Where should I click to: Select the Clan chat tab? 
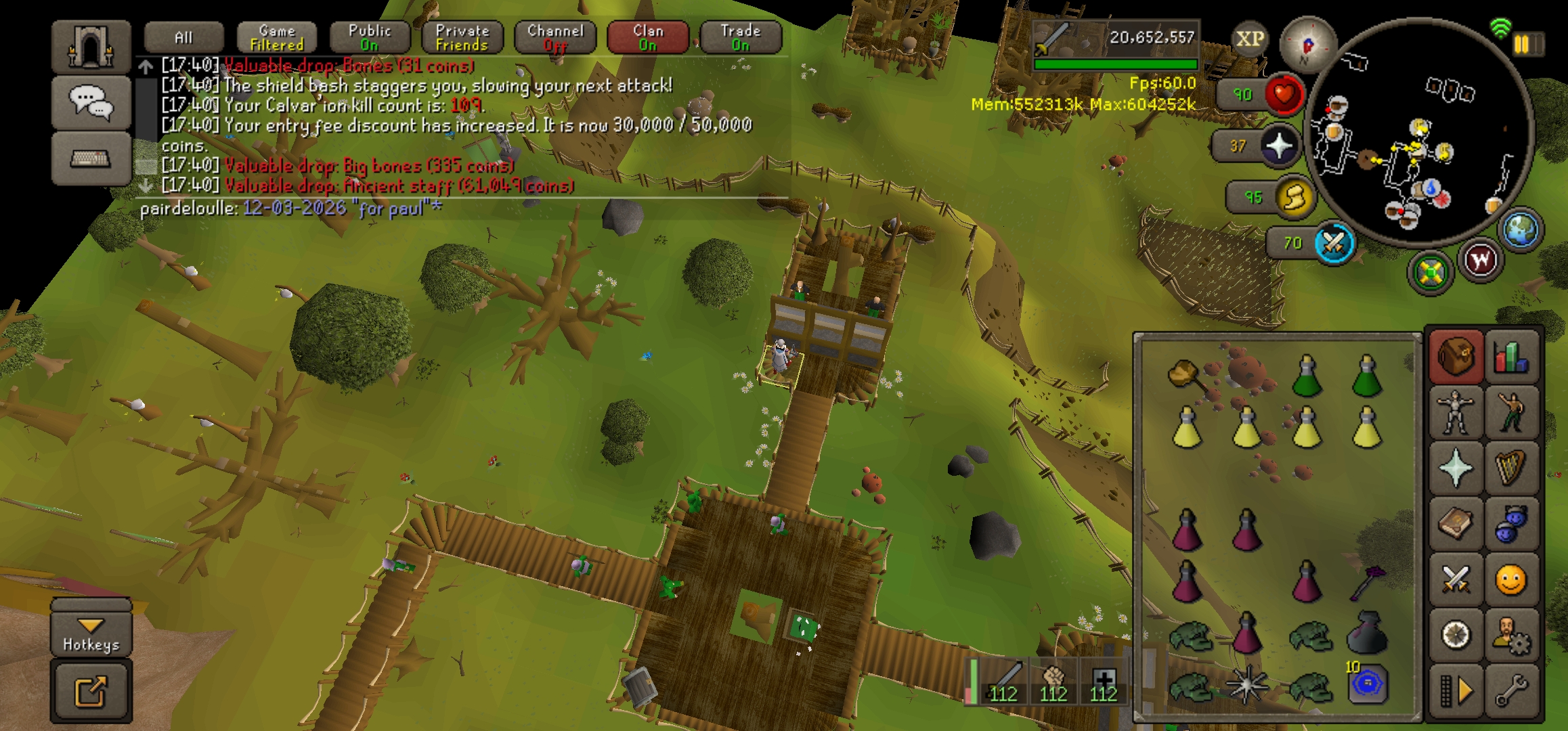(x=648, y=37)
